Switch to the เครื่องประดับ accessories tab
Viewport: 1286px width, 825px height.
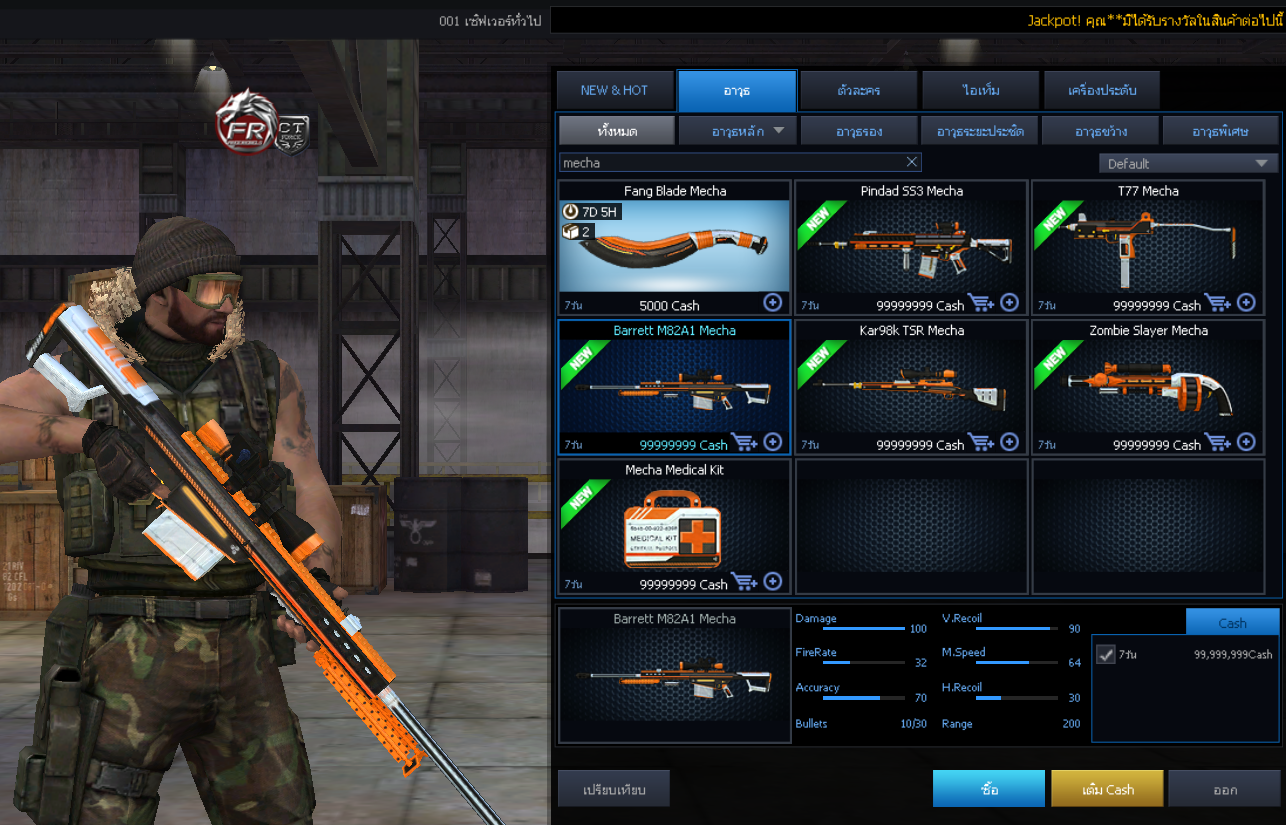pyautogui.click(x=1102, y=91)
